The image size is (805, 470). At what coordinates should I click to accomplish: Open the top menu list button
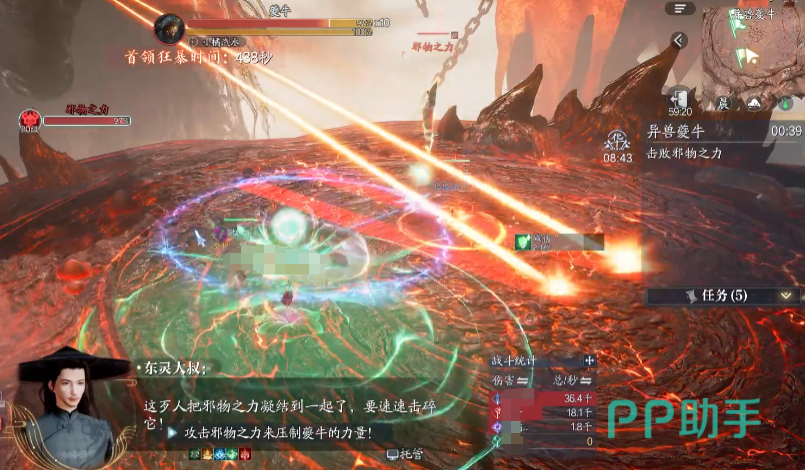(681, 8)
